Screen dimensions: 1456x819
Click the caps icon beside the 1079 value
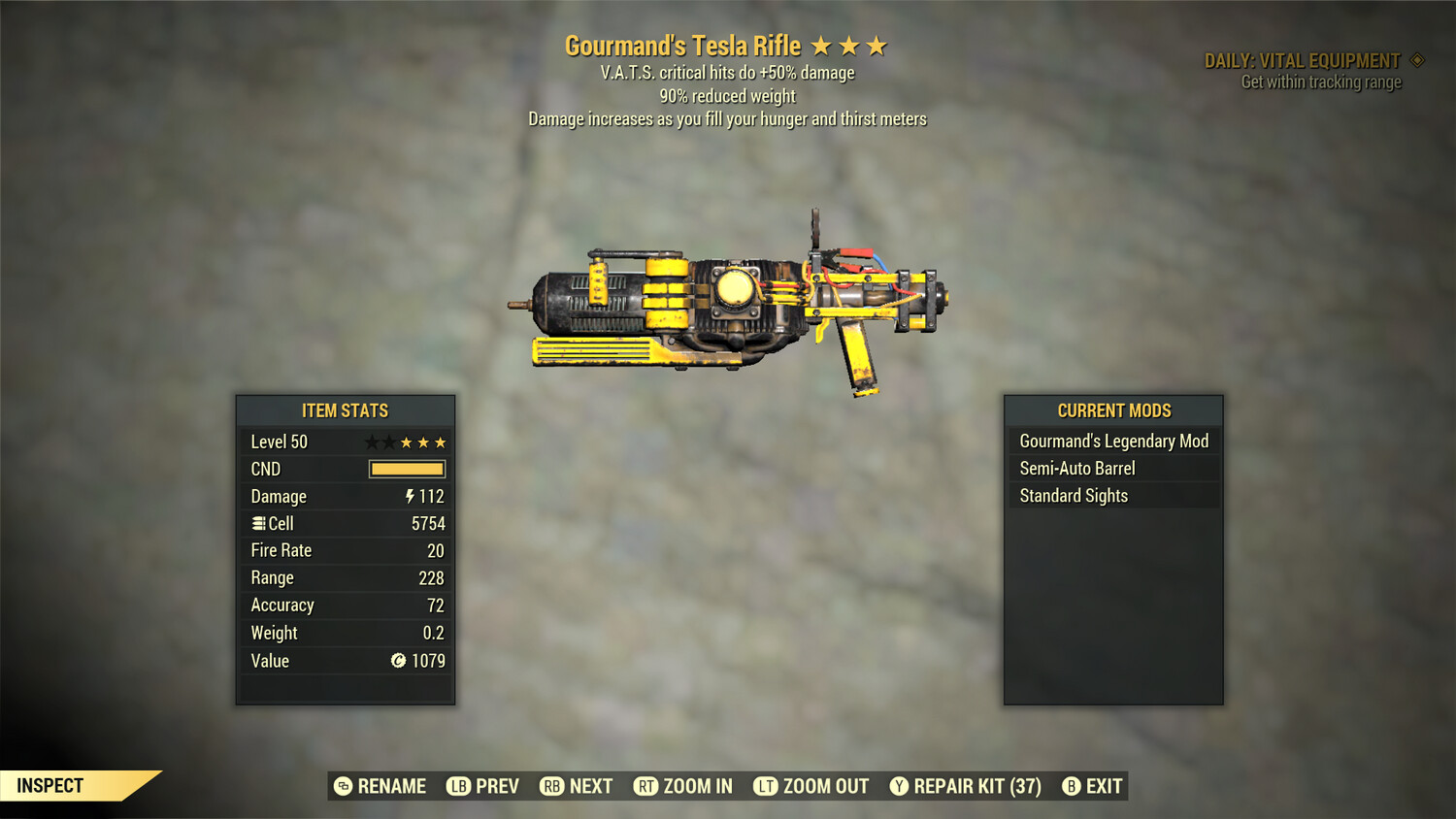(397, 661)
